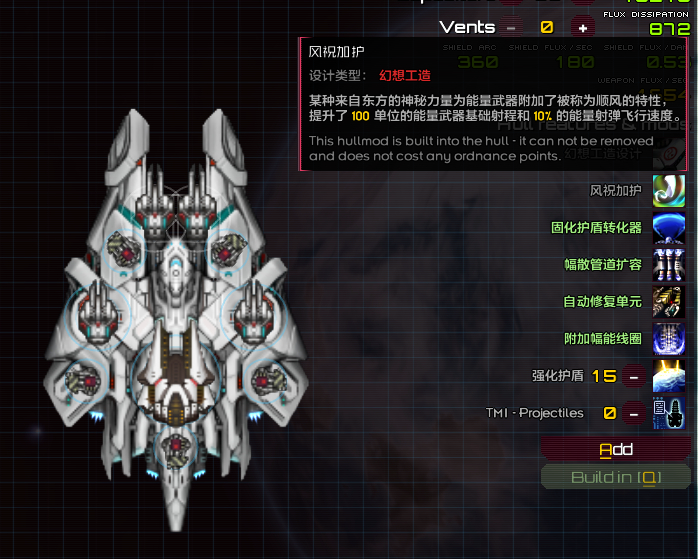Click the TMI - Projectiles hullmod icon
The height and width of the screenshot is (559, 698).
pyautogui.click(x=668, y=413)
